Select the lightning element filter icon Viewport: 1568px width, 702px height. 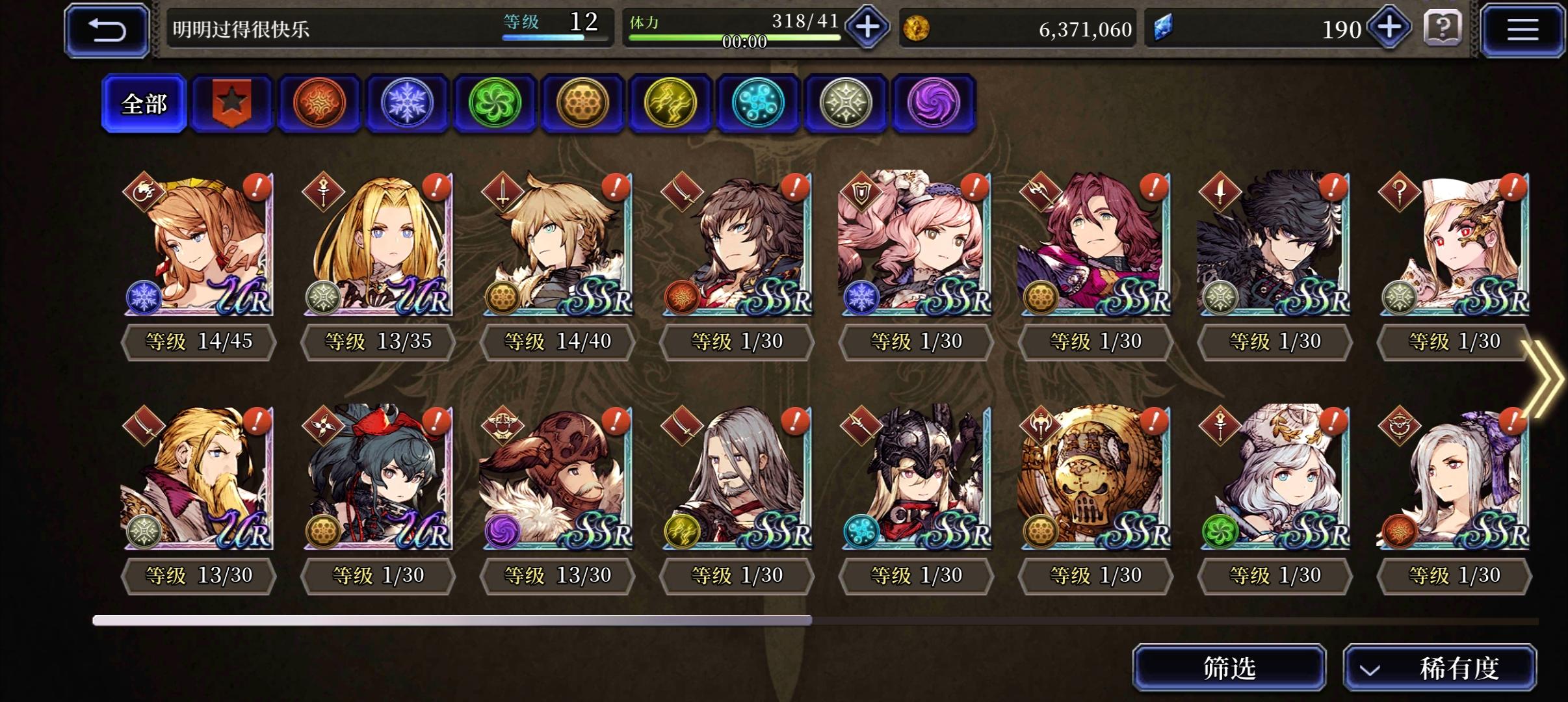[671, 103]
